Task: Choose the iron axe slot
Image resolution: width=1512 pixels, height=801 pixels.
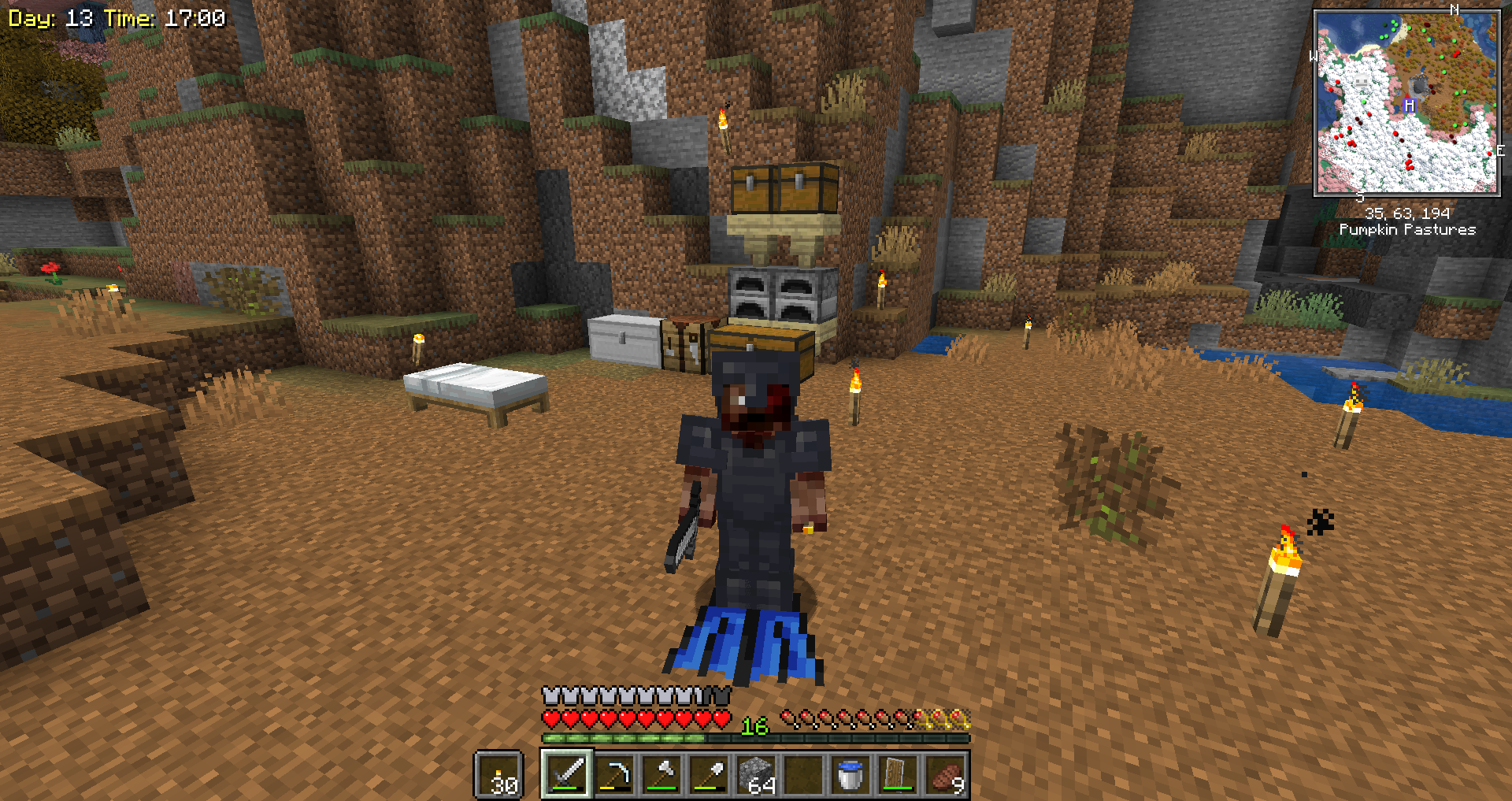Action: click(661, 774)
